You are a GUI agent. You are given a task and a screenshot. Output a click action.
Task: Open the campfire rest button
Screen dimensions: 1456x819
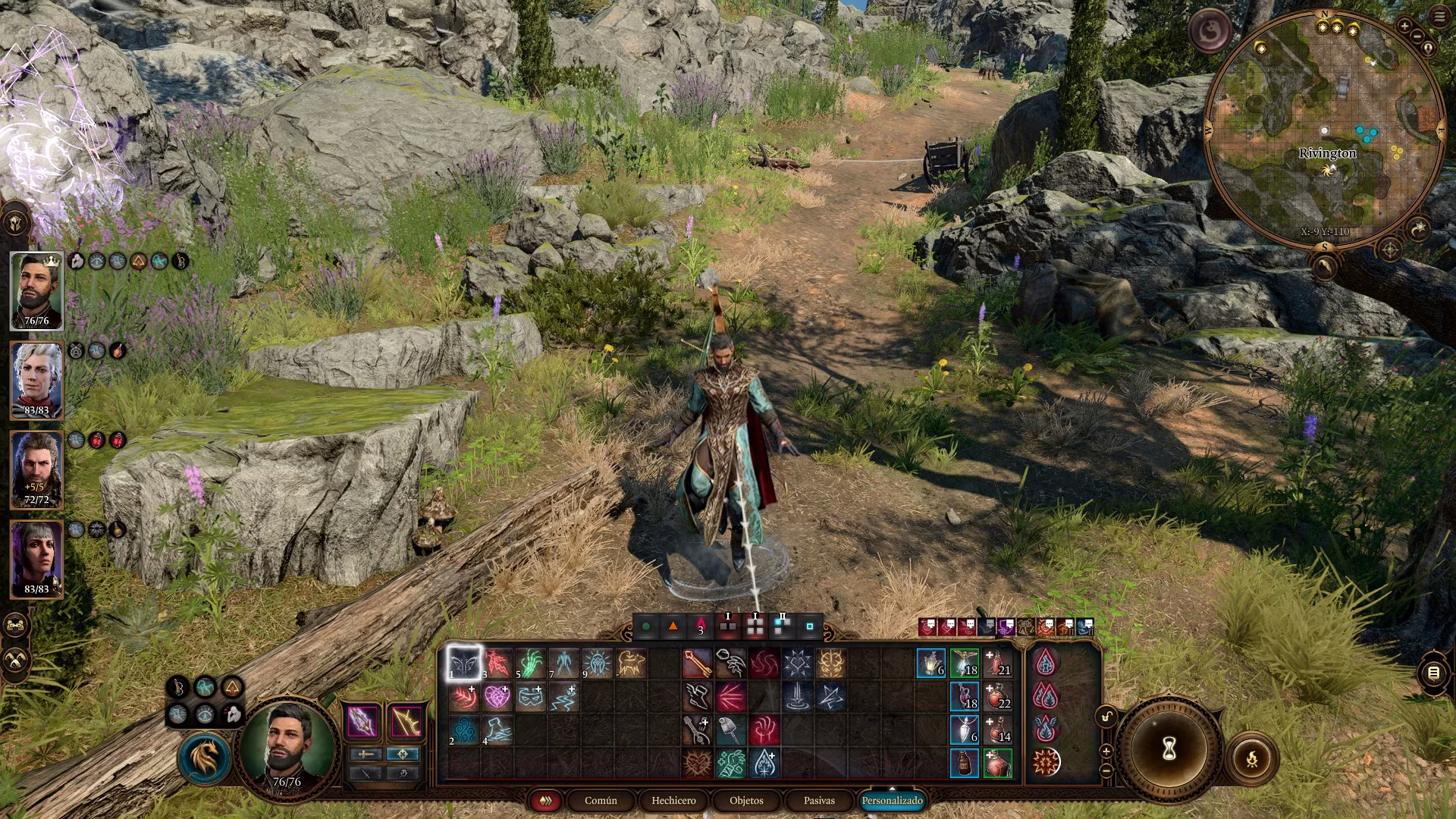tap(1252, 758)
